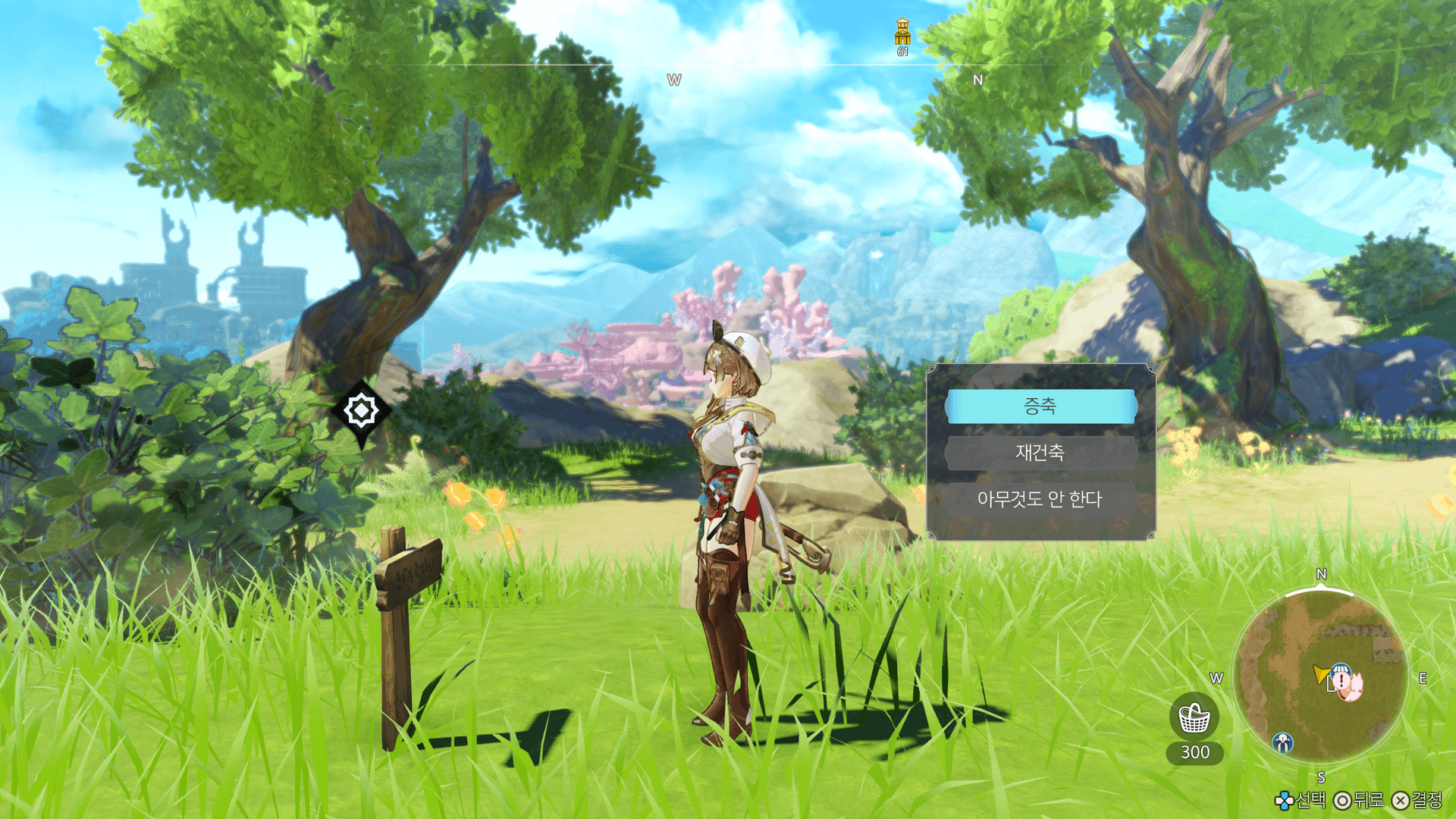1456x819 pixels.
Task: Choose the 재건축 option
Action: click(1040, 453)
